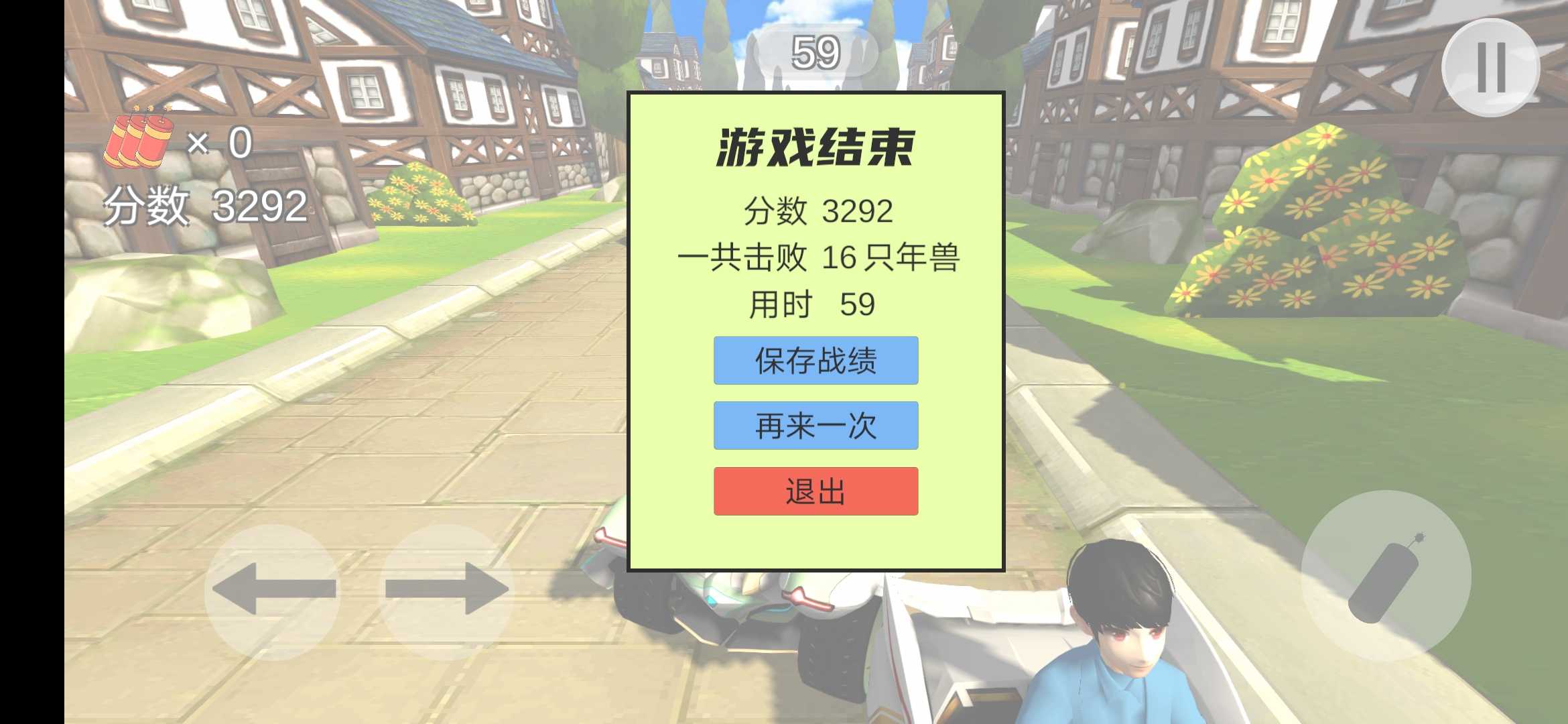Click the 游戏结束 dialog title

[818, 147]
